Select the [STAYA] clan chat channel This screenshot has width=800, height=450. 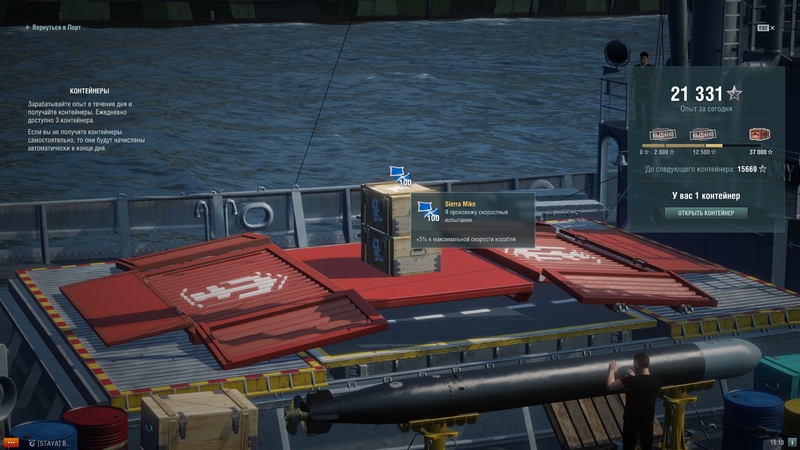[50, 441]
